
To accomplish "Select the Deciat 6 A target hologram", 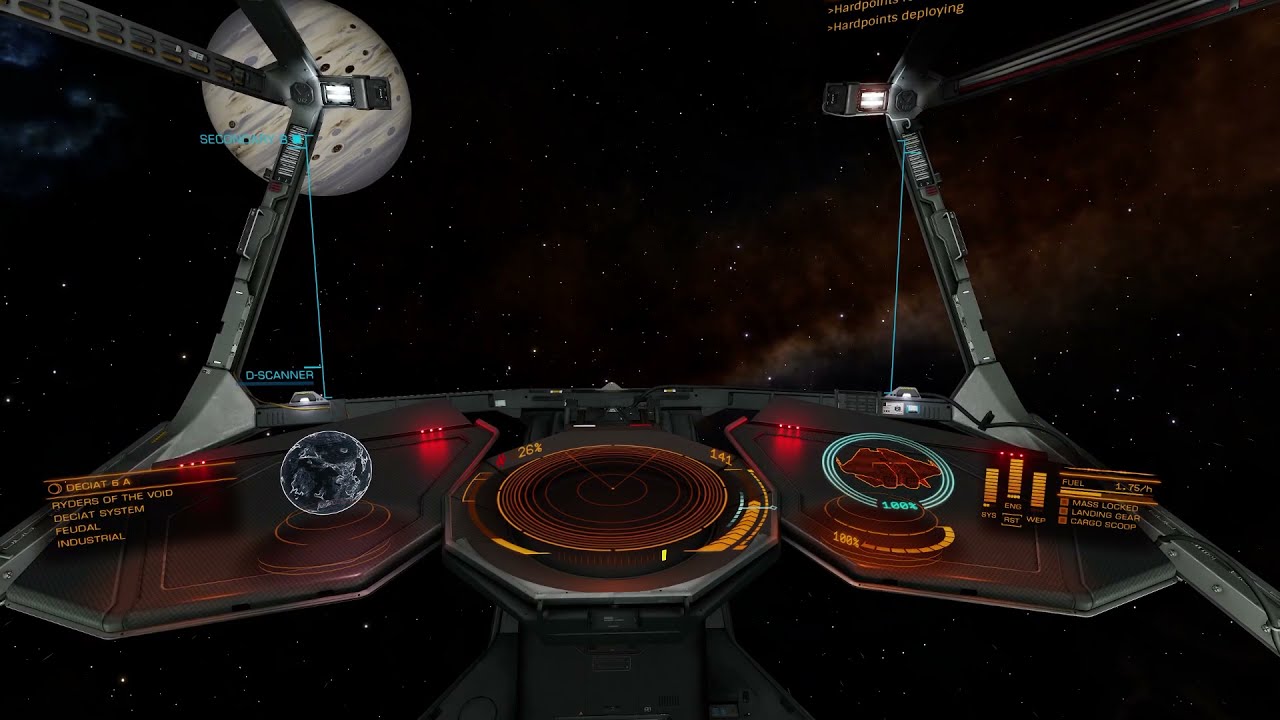I will (x=326, y=473).
